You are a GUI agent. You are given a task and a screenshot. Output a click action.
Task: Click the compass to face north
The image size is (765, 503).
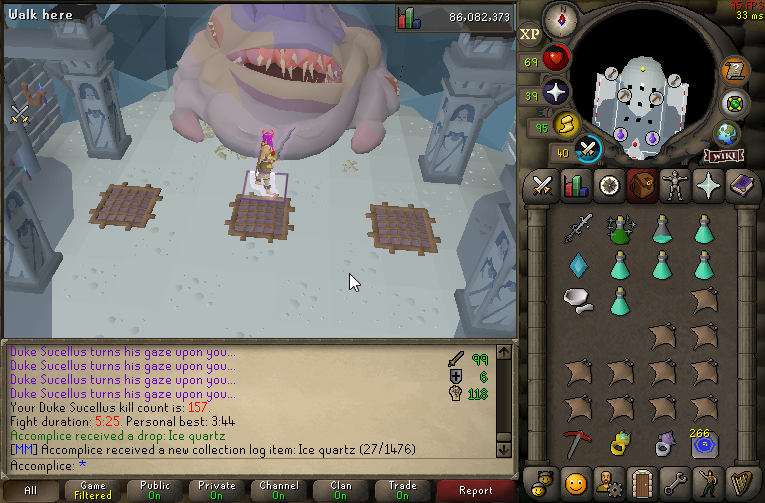559,17
